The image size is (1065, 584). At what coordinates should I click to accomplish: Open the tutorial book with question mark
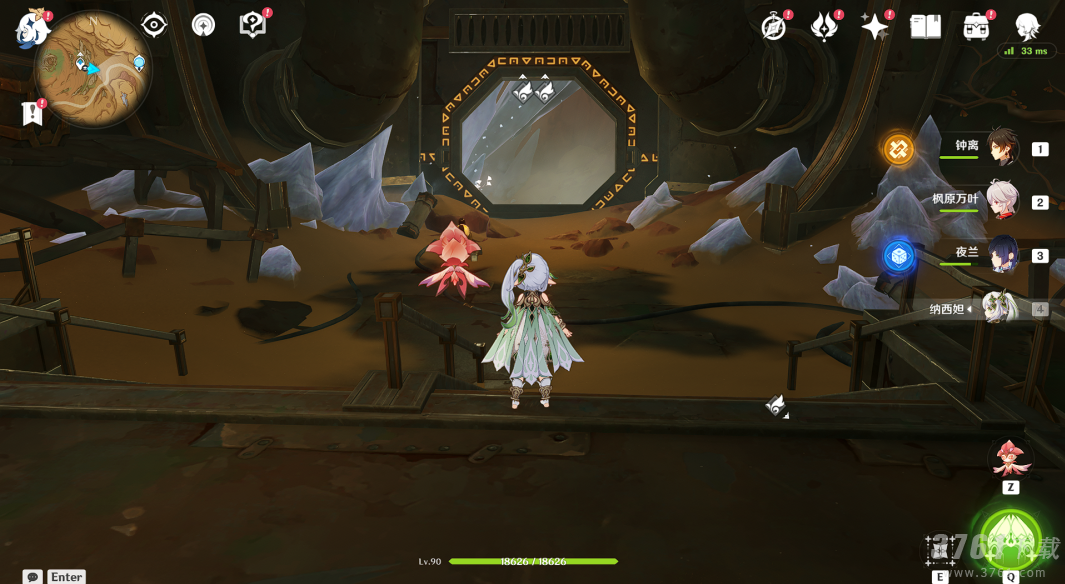tap(253, 25)
